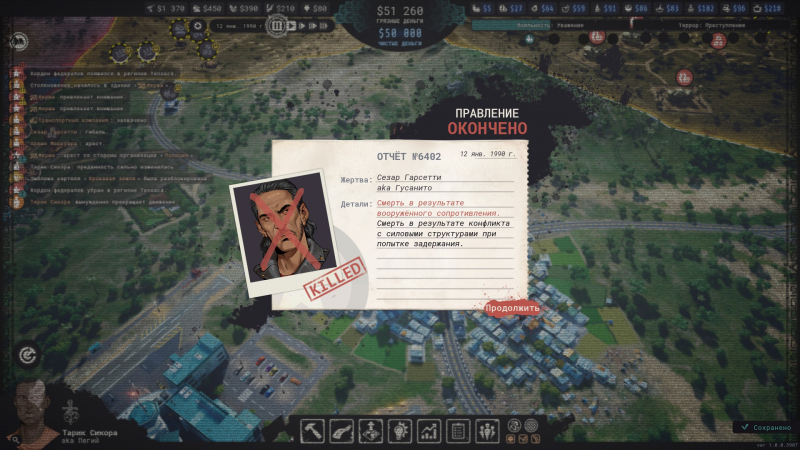The width and height of the screenshot is (800, 450).
Task: Click the circular arrow target icon
Action: (x=26, y=355)
